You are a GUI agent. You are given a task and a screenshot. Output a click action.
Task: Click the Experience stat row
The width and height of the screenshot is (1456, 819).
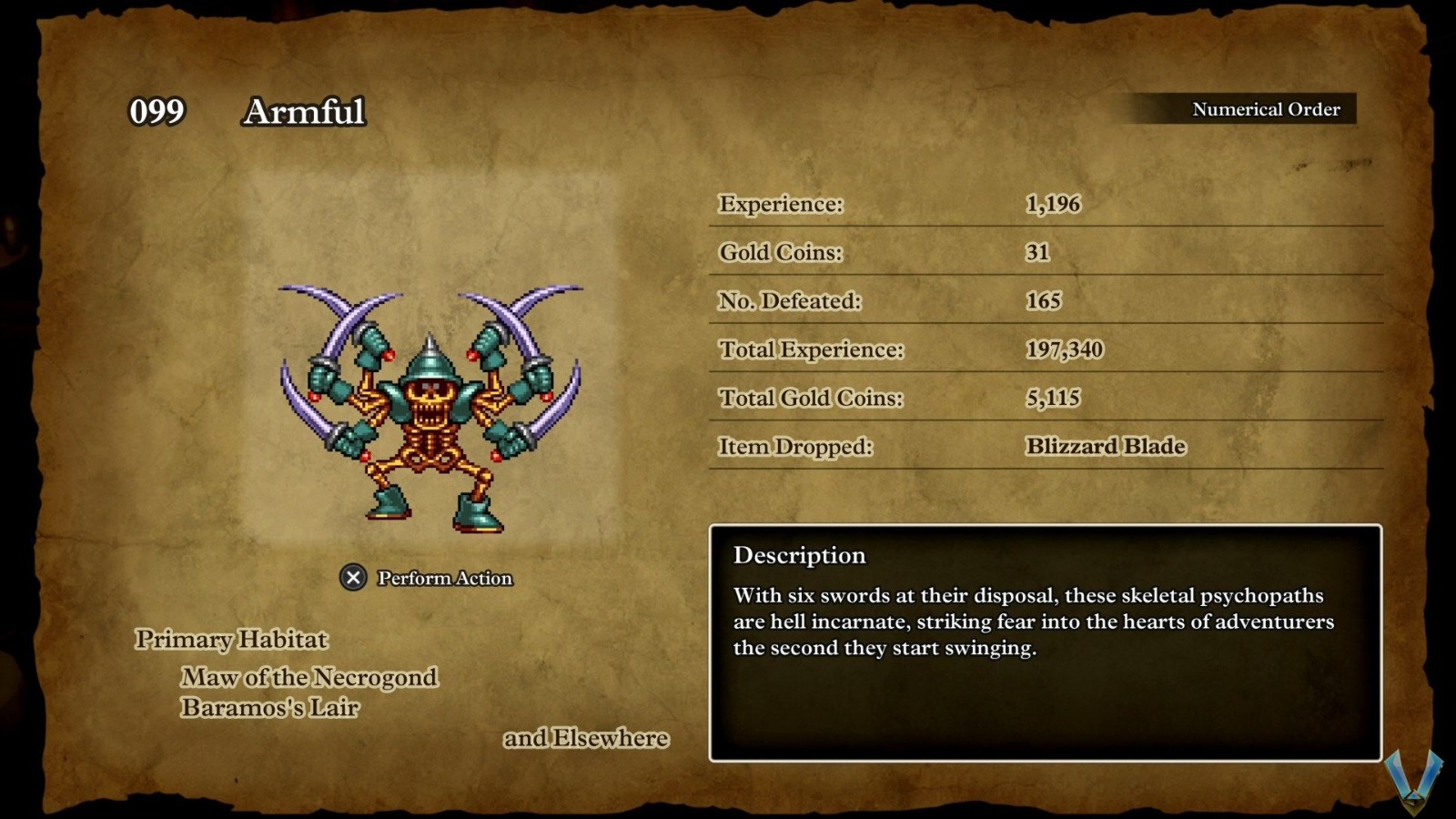tap(783, 204)
